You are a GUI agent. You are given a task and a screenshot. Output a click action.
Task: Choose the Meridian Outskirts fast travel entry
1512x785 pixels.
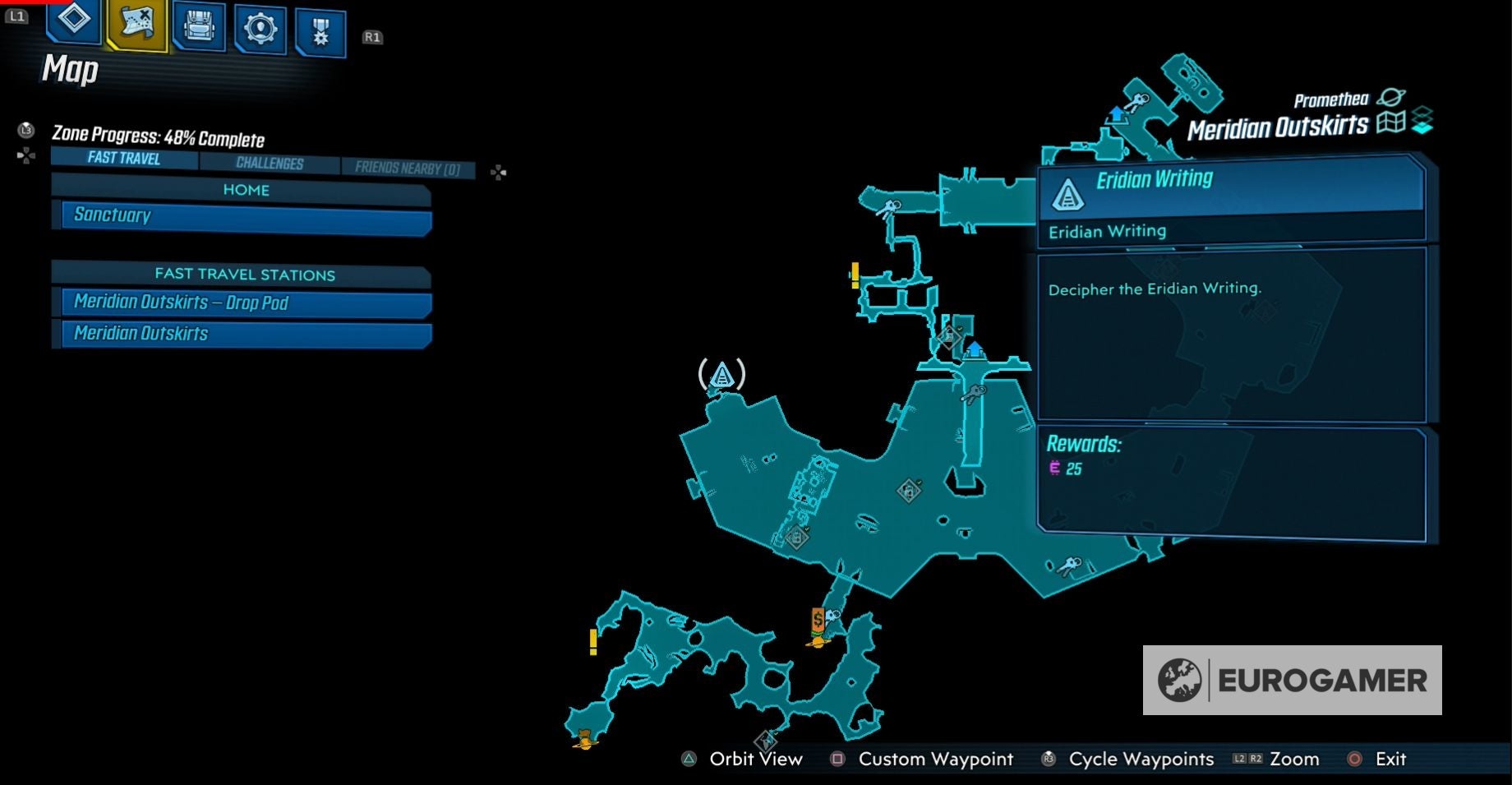tap(241, 333)
